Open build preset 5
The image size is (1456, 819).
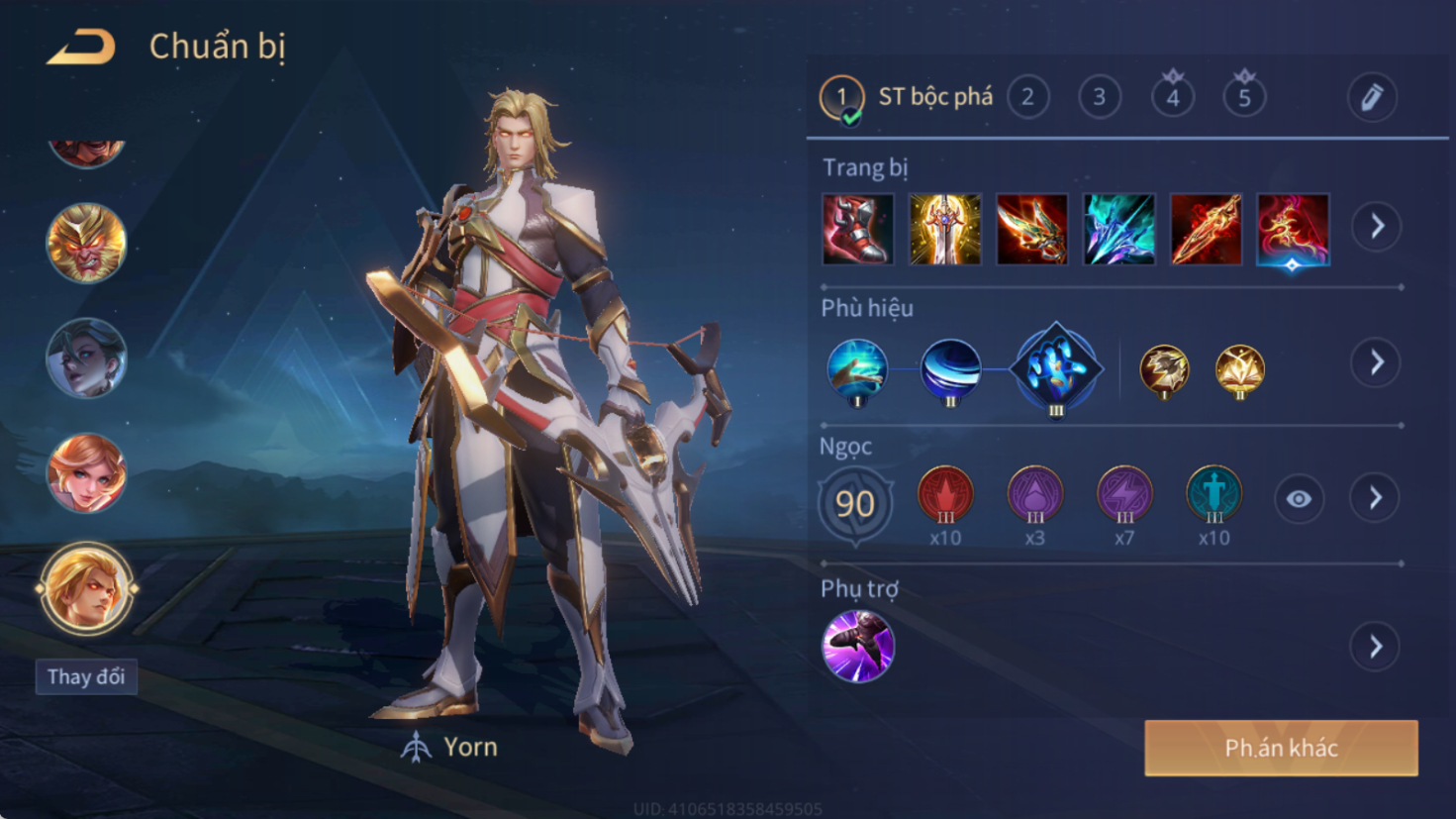coord(1244,97)
